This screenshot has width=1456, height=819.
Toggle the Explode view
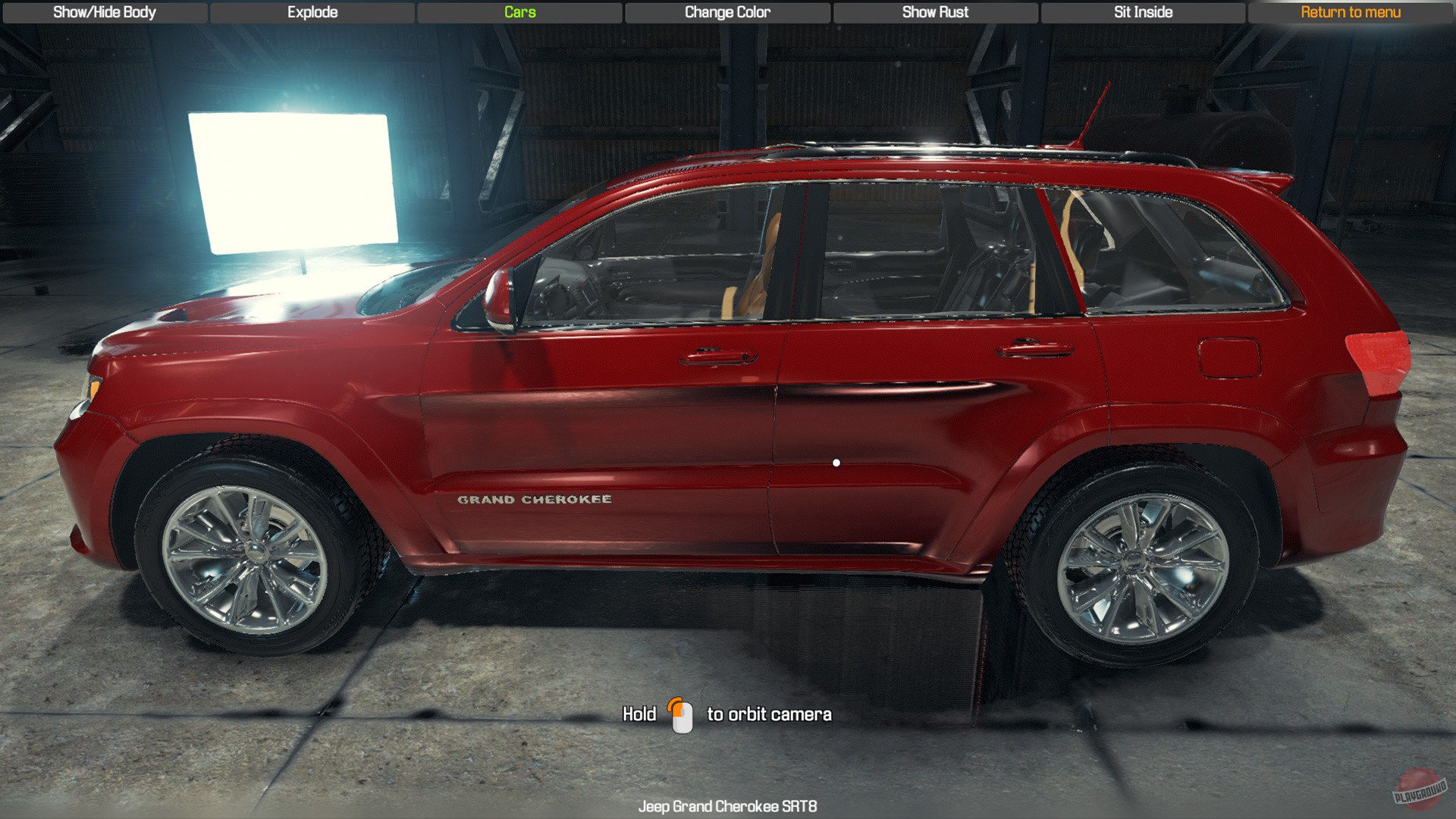click(312, 12)
